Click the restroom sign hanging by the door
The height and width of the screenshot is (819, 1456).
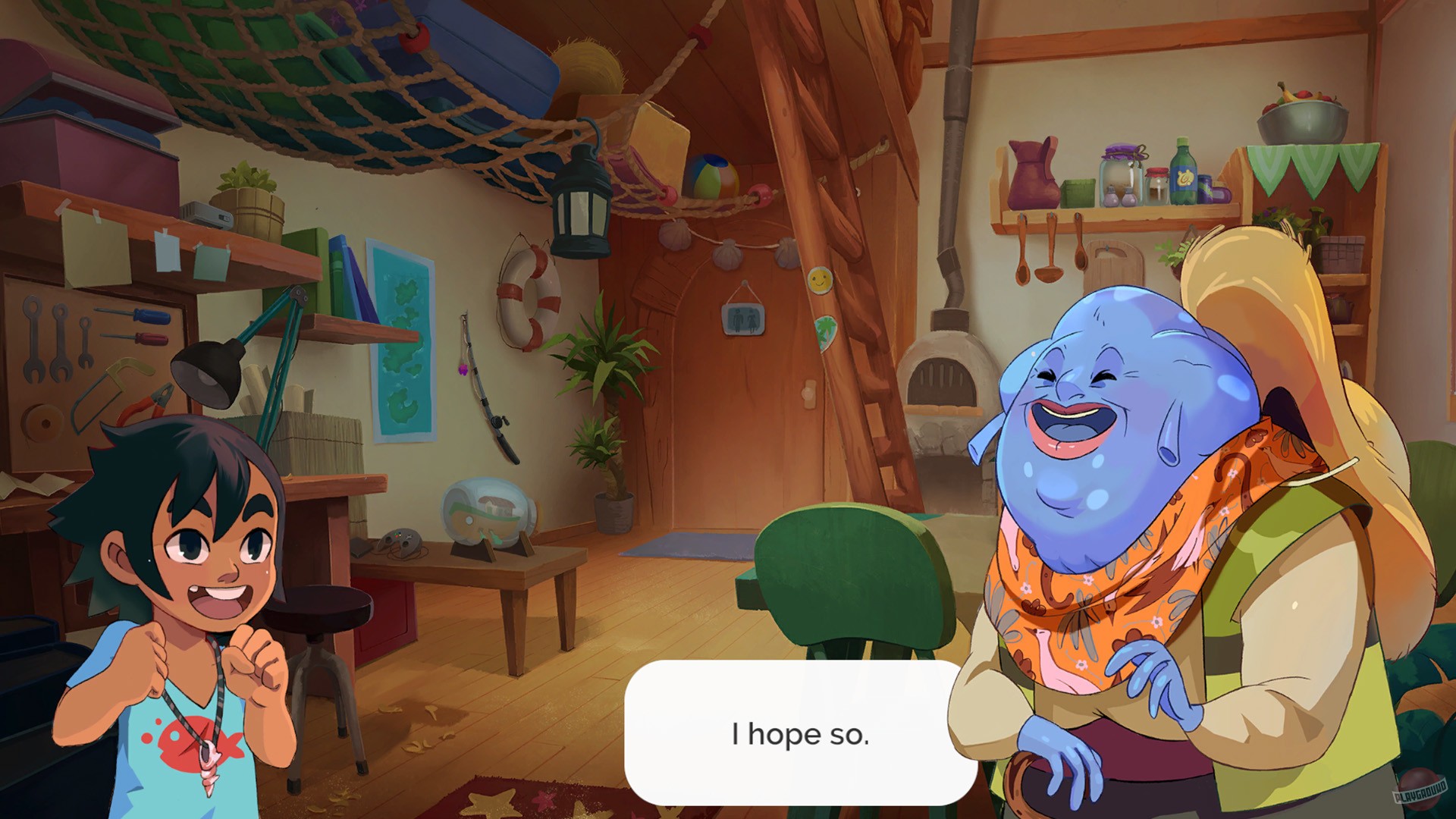point(745,318)
